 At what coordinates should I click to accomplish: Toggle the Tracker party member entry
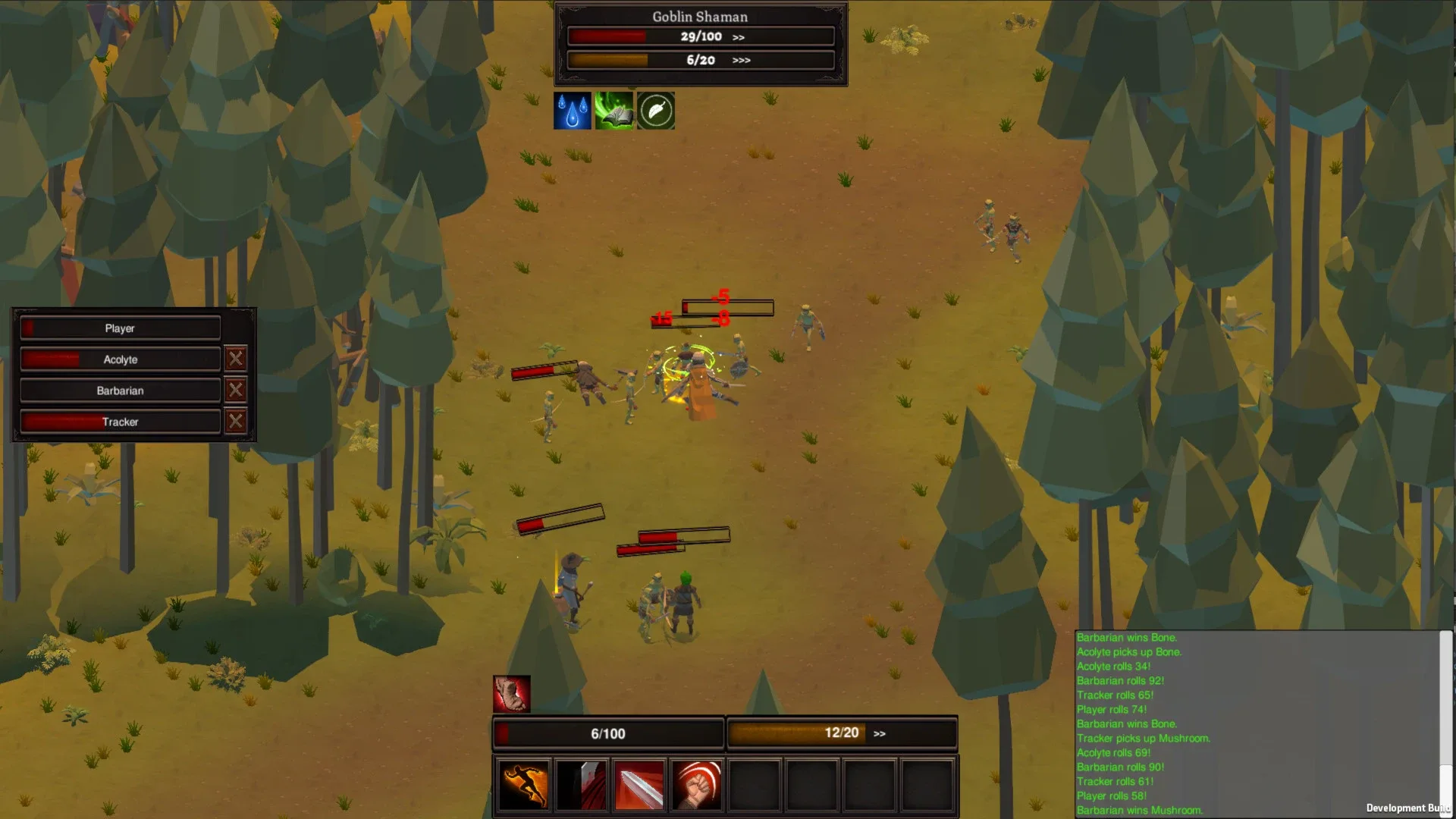(119, 422)
